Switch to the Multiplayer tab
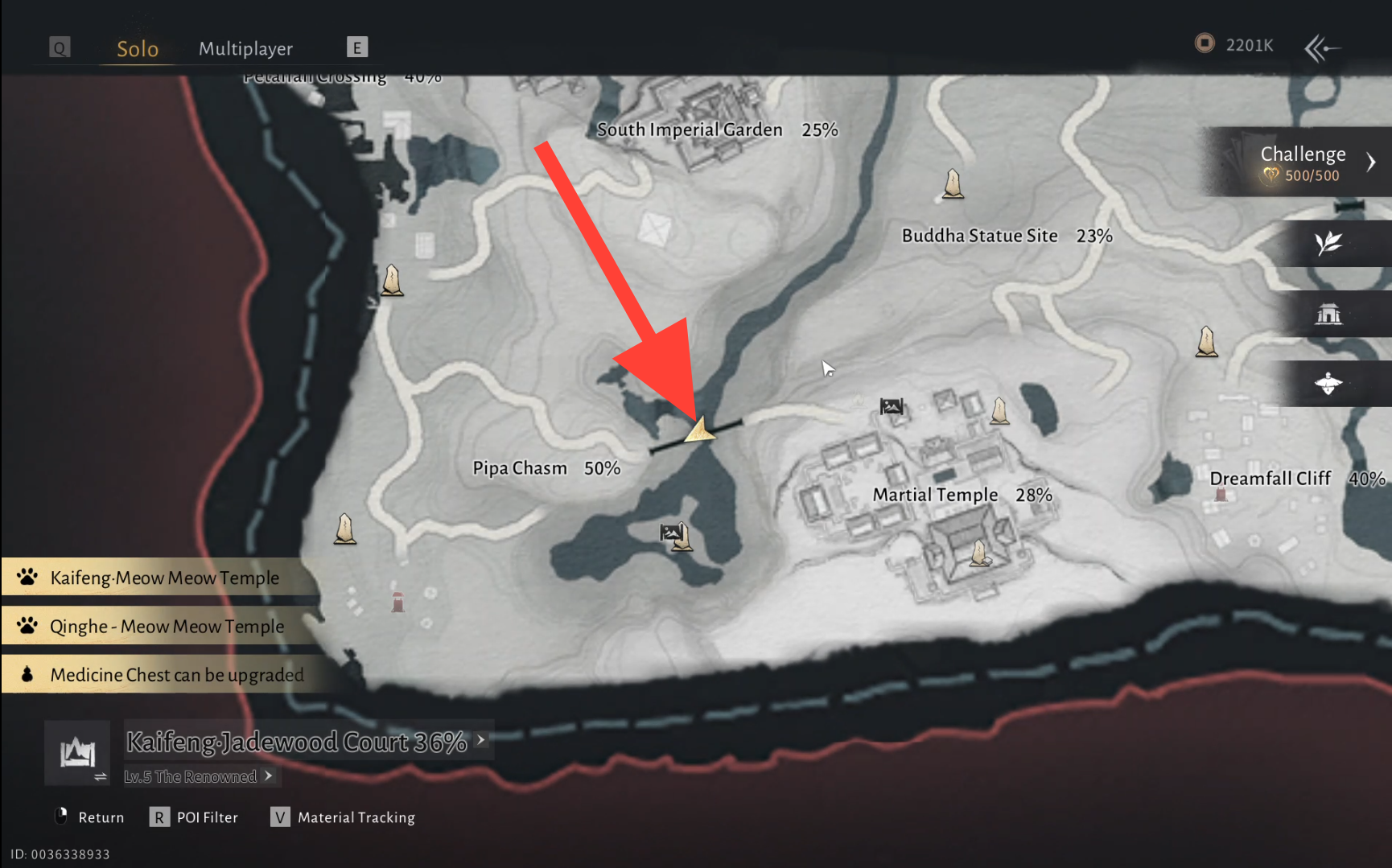This screenshot has width=1392, height=868. [x=245, y=49]
